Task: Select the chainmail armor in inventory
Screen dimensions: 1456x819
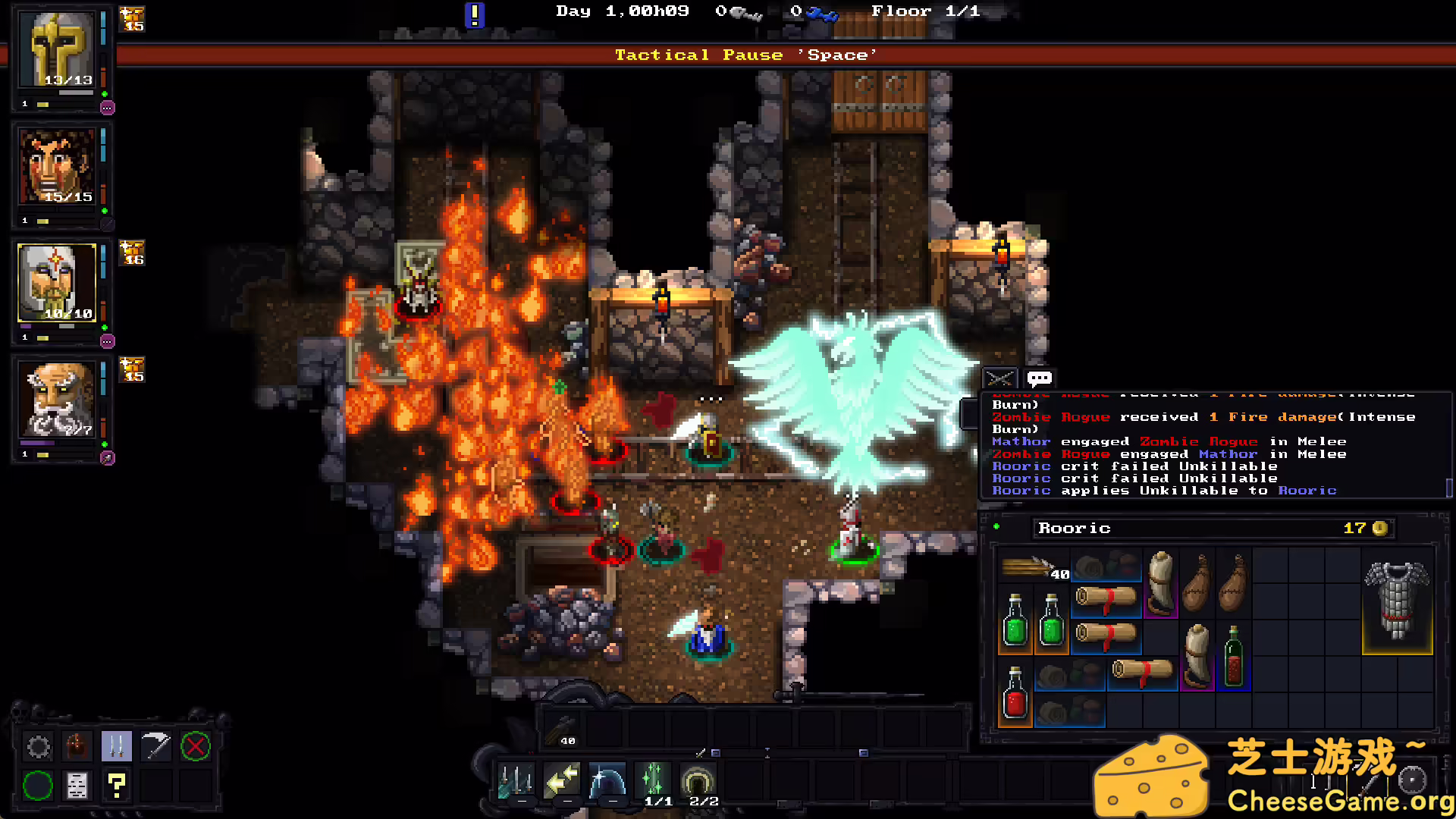Action: (x=1397, y=601)
